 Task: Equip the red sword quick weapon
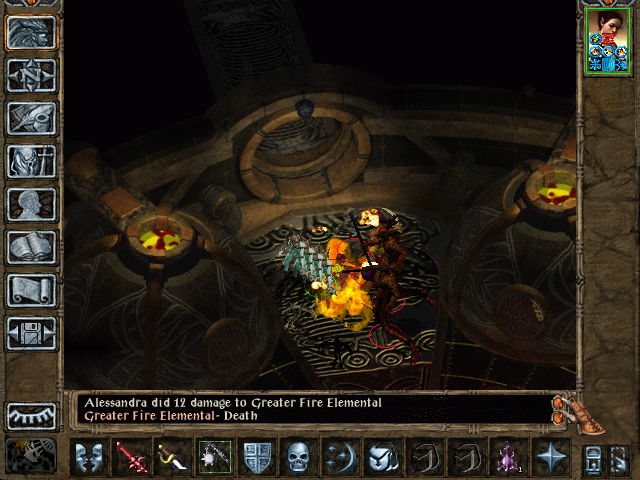130,457
